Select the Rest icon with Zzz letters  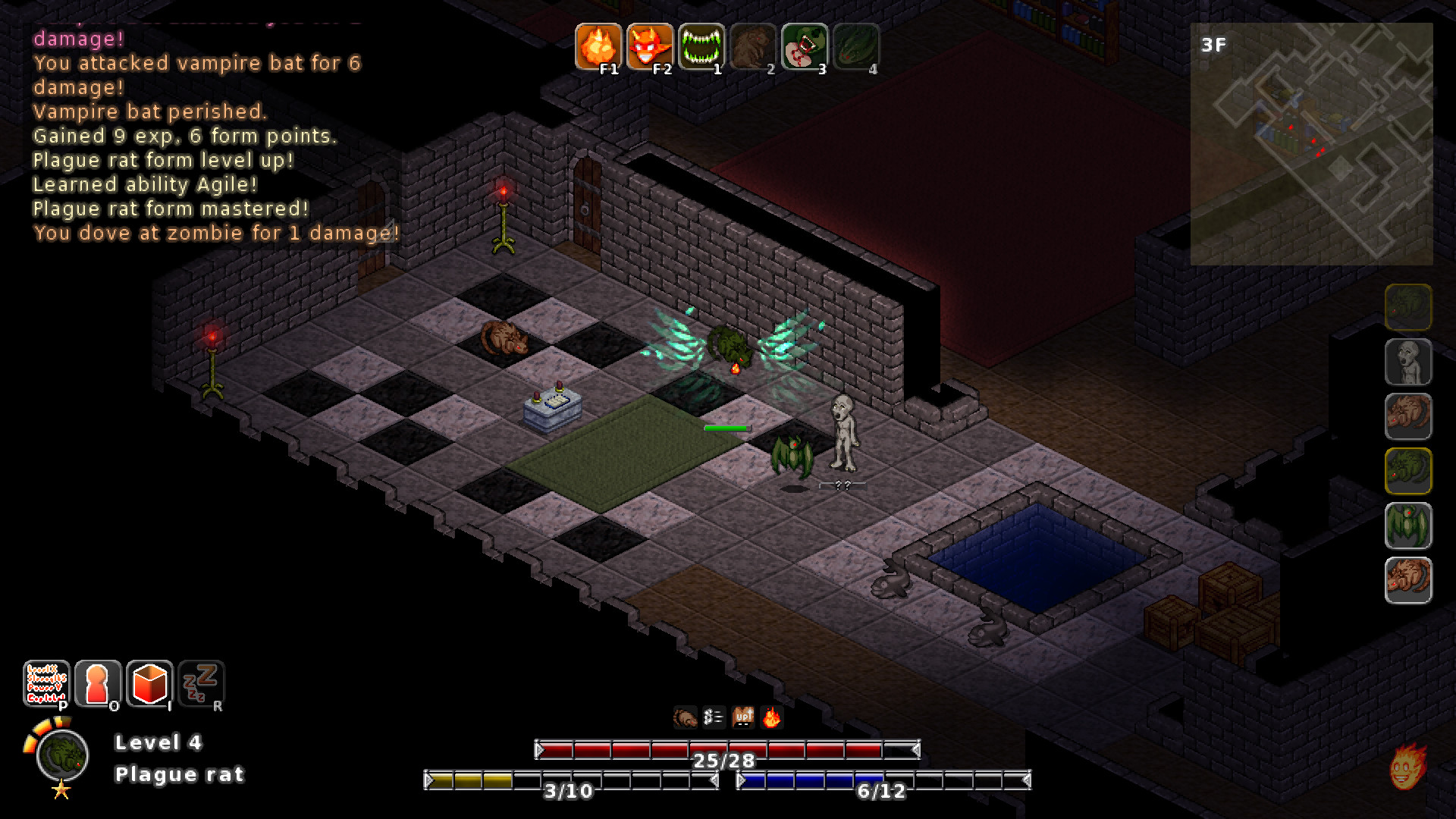pos(201,685)
